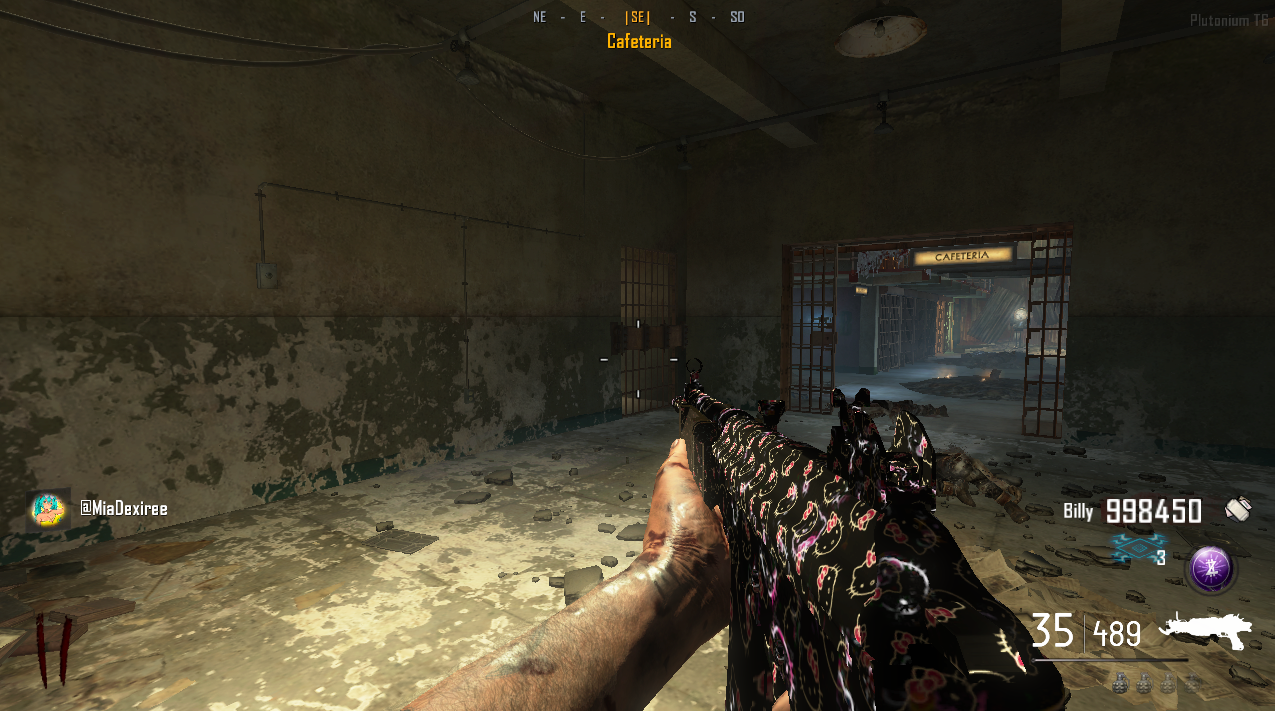Open the @MiaDexiree avatar picture
The width and height of the screenshot is (1275, 711).
[x=48, y=510]
